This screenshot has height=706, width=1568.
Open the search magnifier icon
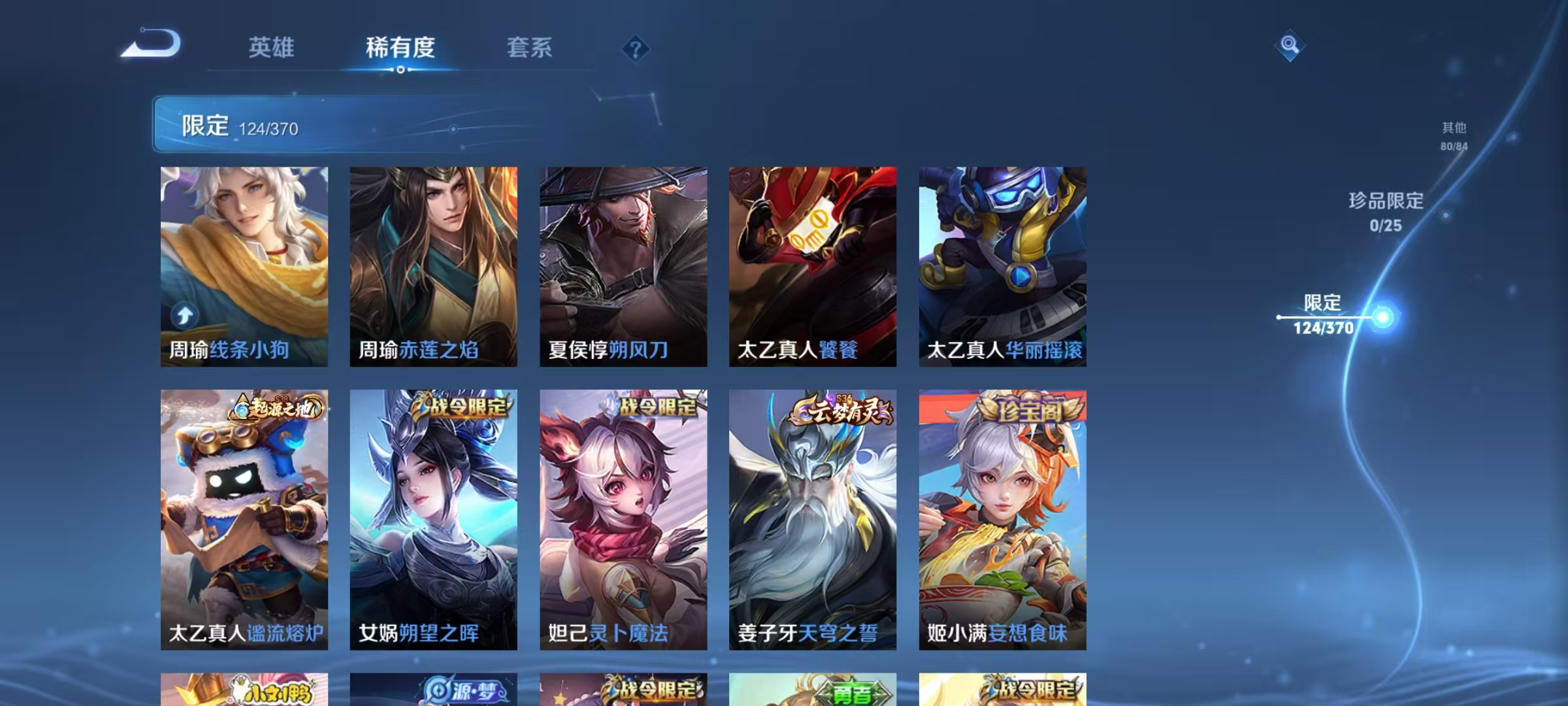(x=1290, y=46)
